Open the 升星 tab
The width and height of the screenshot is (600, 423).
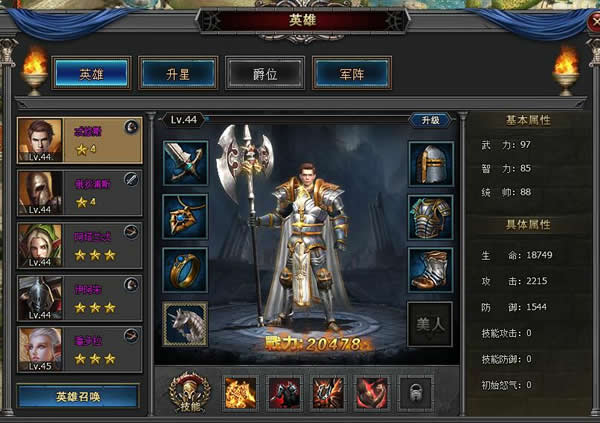[178, 73]
